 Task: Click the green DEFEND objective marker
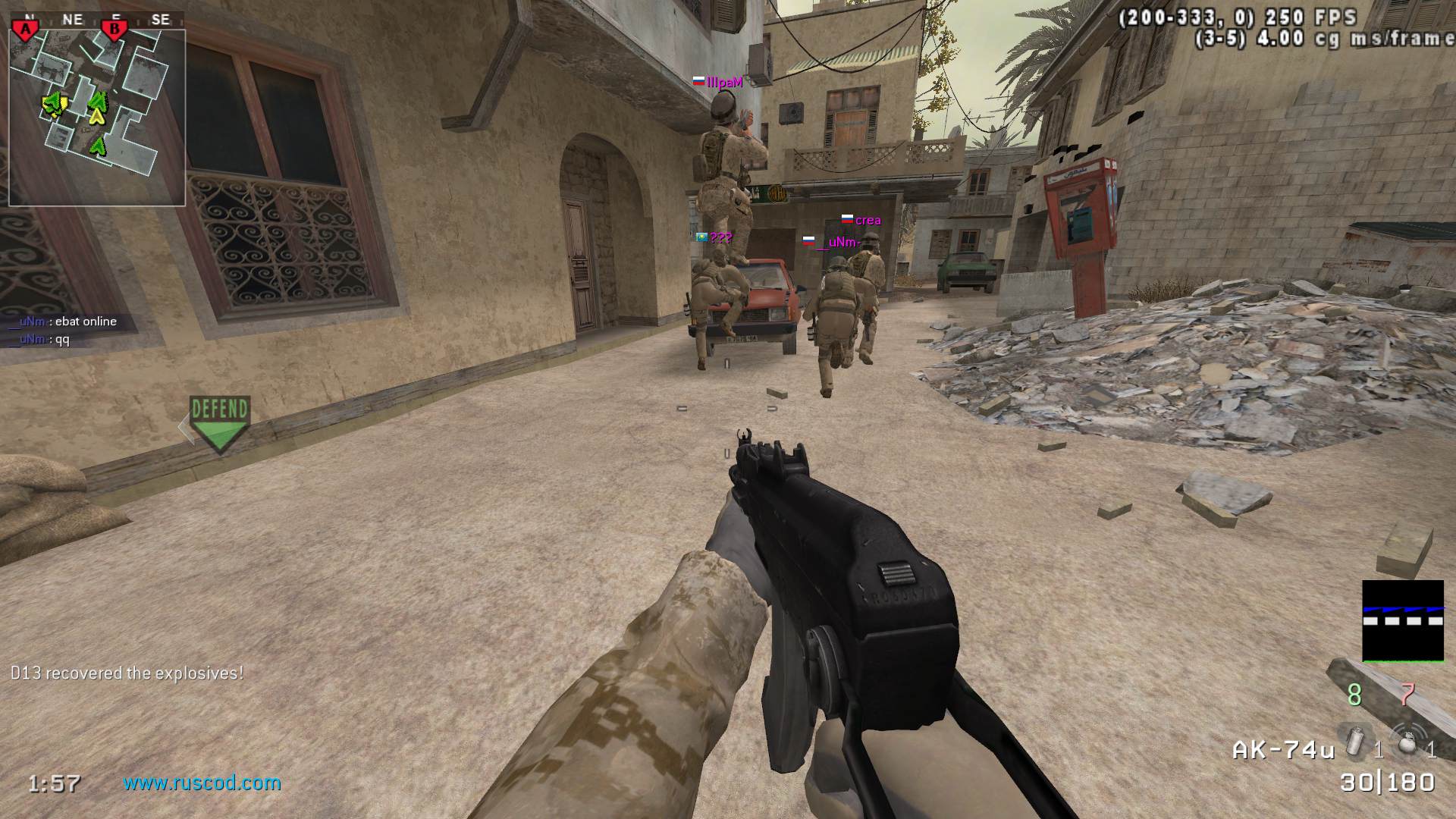pyautogui.click(x=219, y=423)
